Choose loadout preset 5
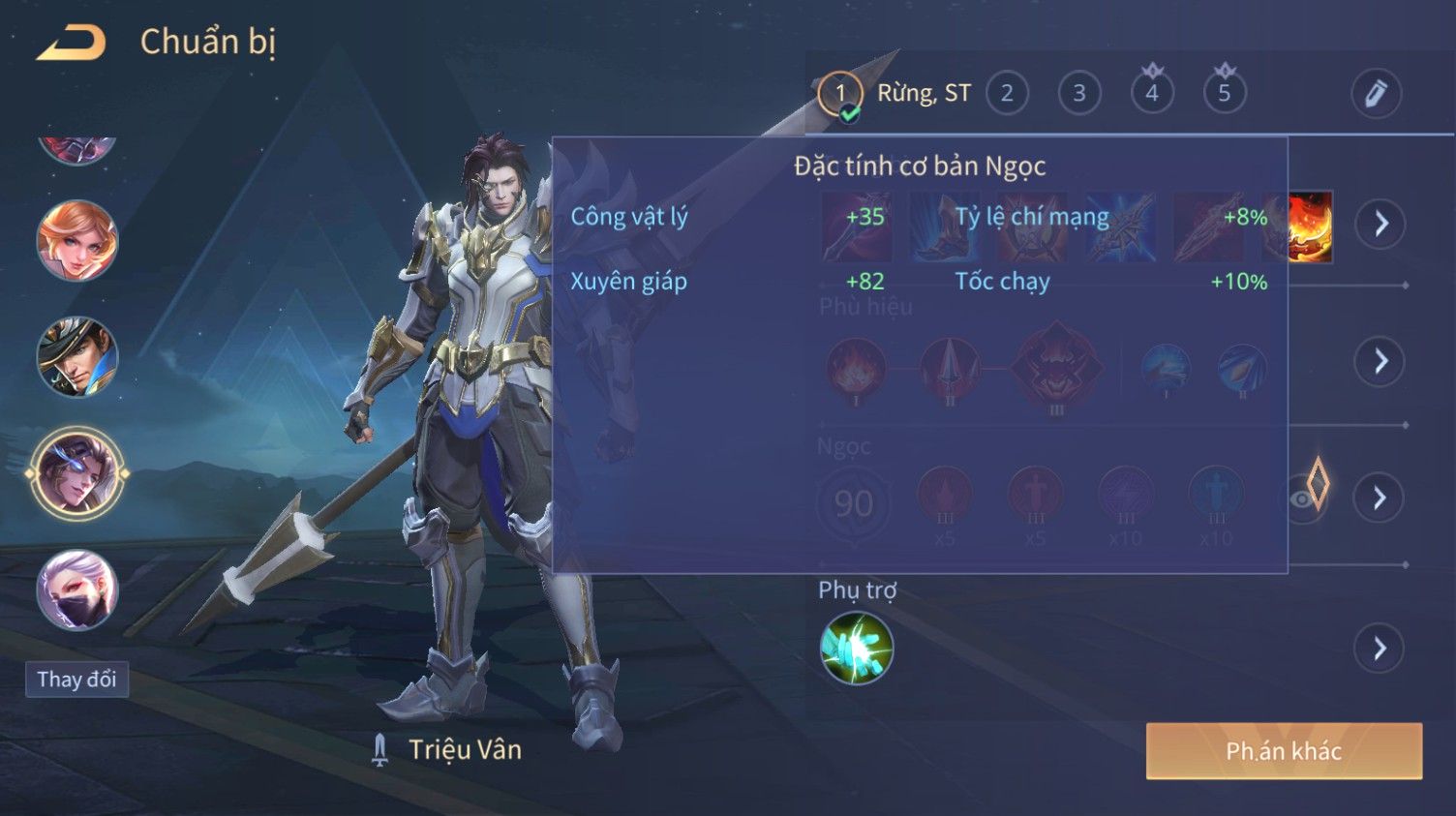The height and width of the screenshot is (816, 1456). tap(1225, 94)
